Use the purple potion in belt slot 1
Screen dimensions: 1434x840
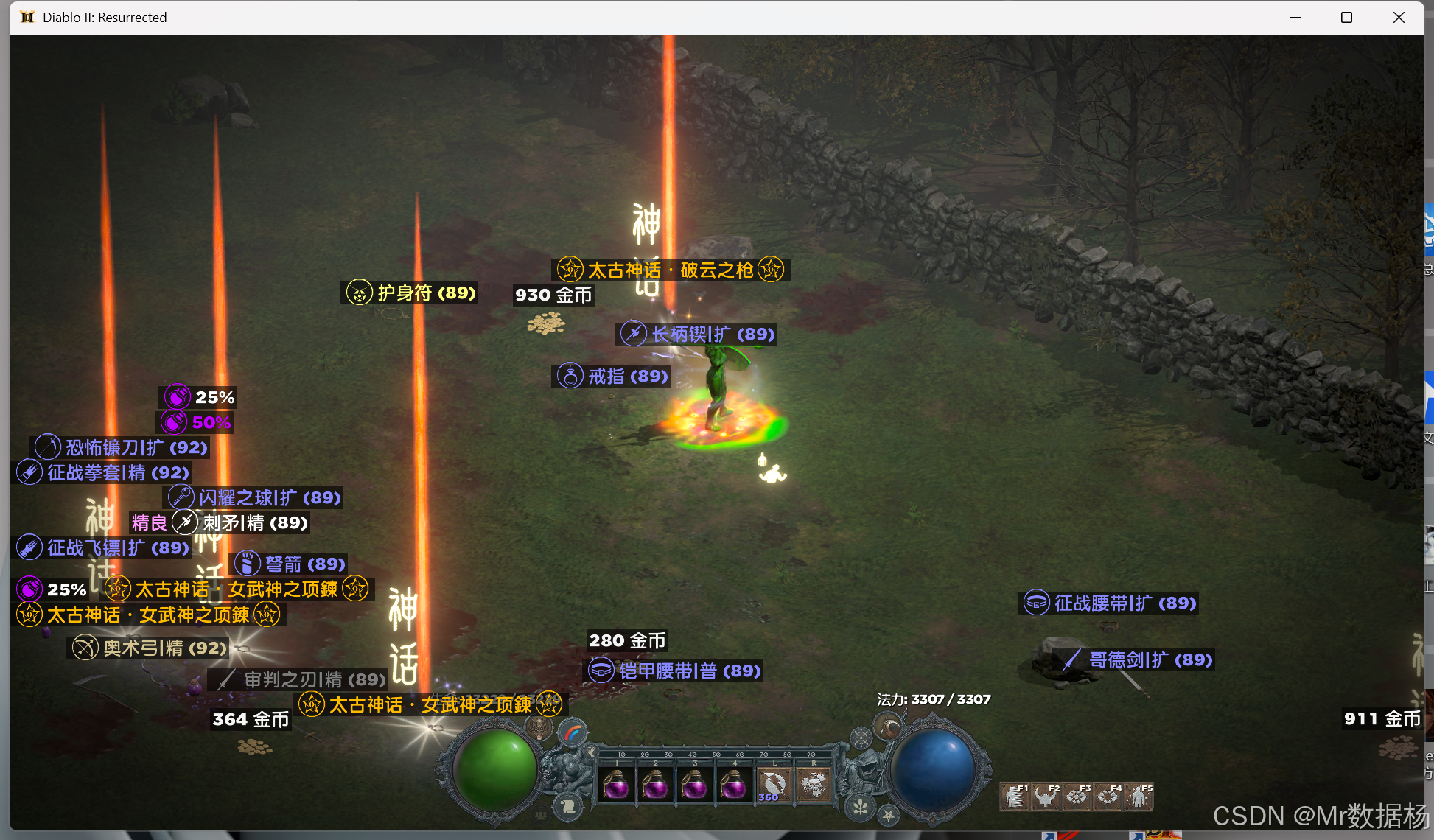616,784
